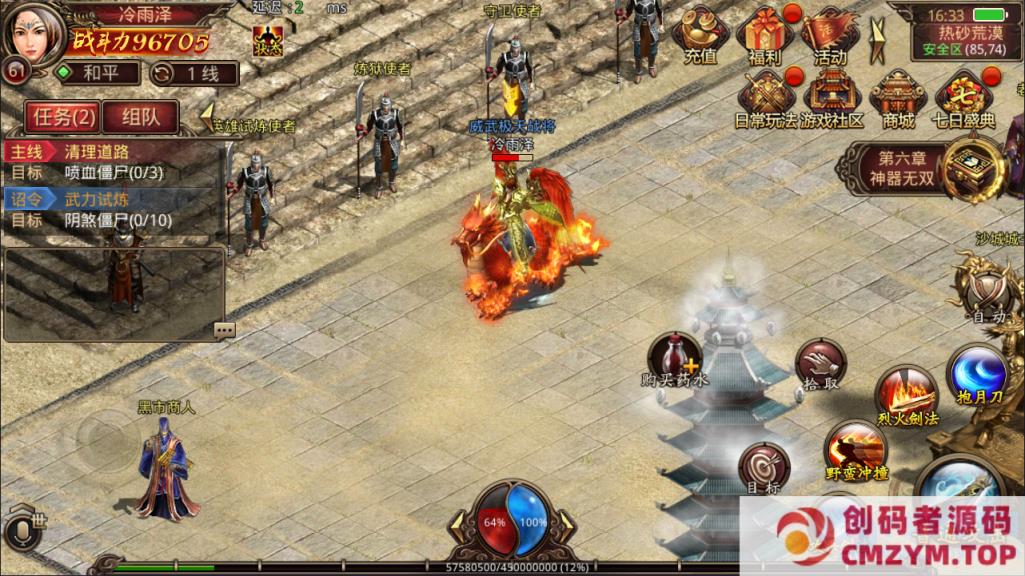Tap the 购买药水 buy potion icon
The width and height of the screenshot is (1025, 576).
point(675,360)
